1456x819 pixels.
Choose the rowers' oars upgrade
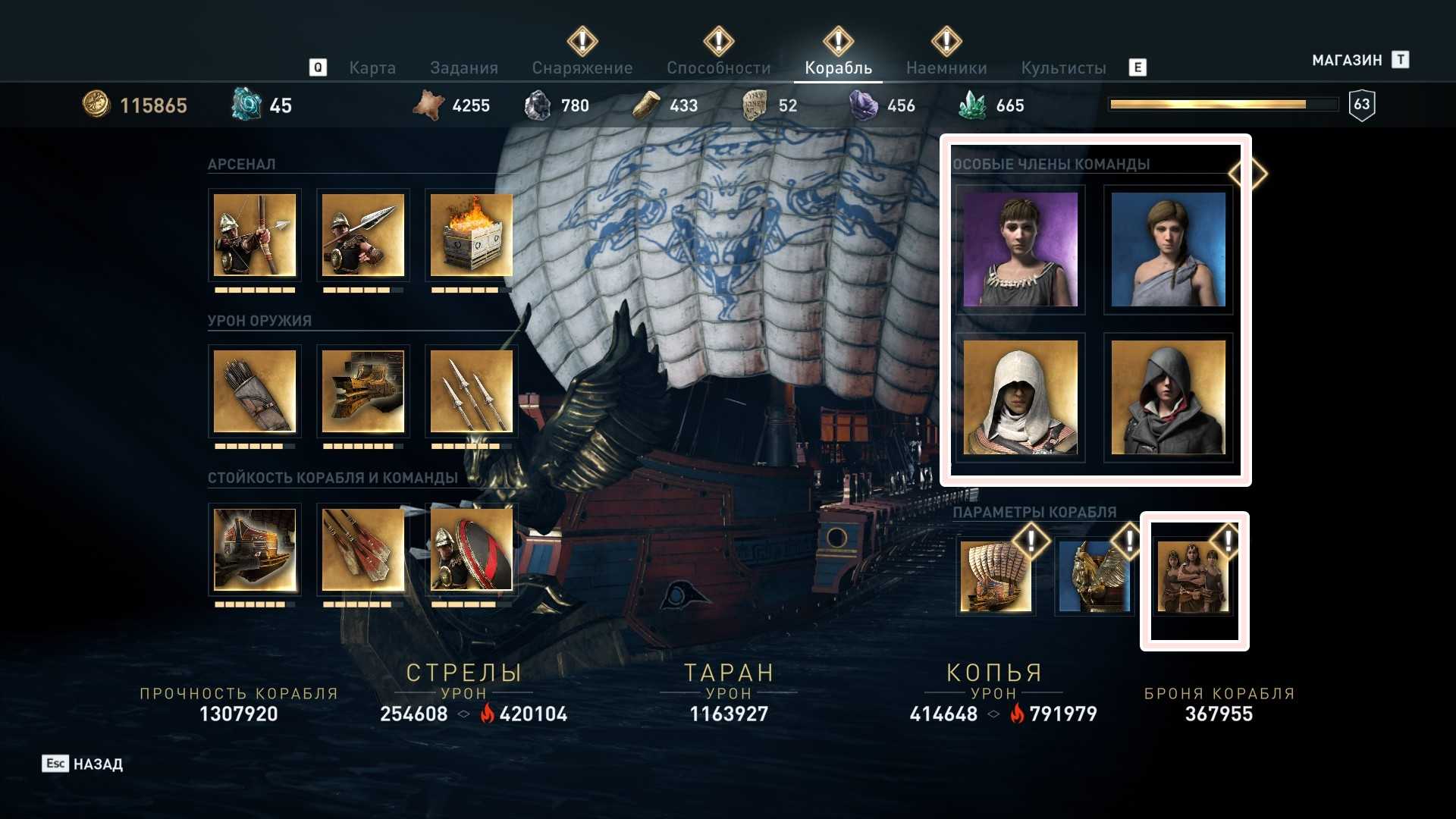click(363, 549)
